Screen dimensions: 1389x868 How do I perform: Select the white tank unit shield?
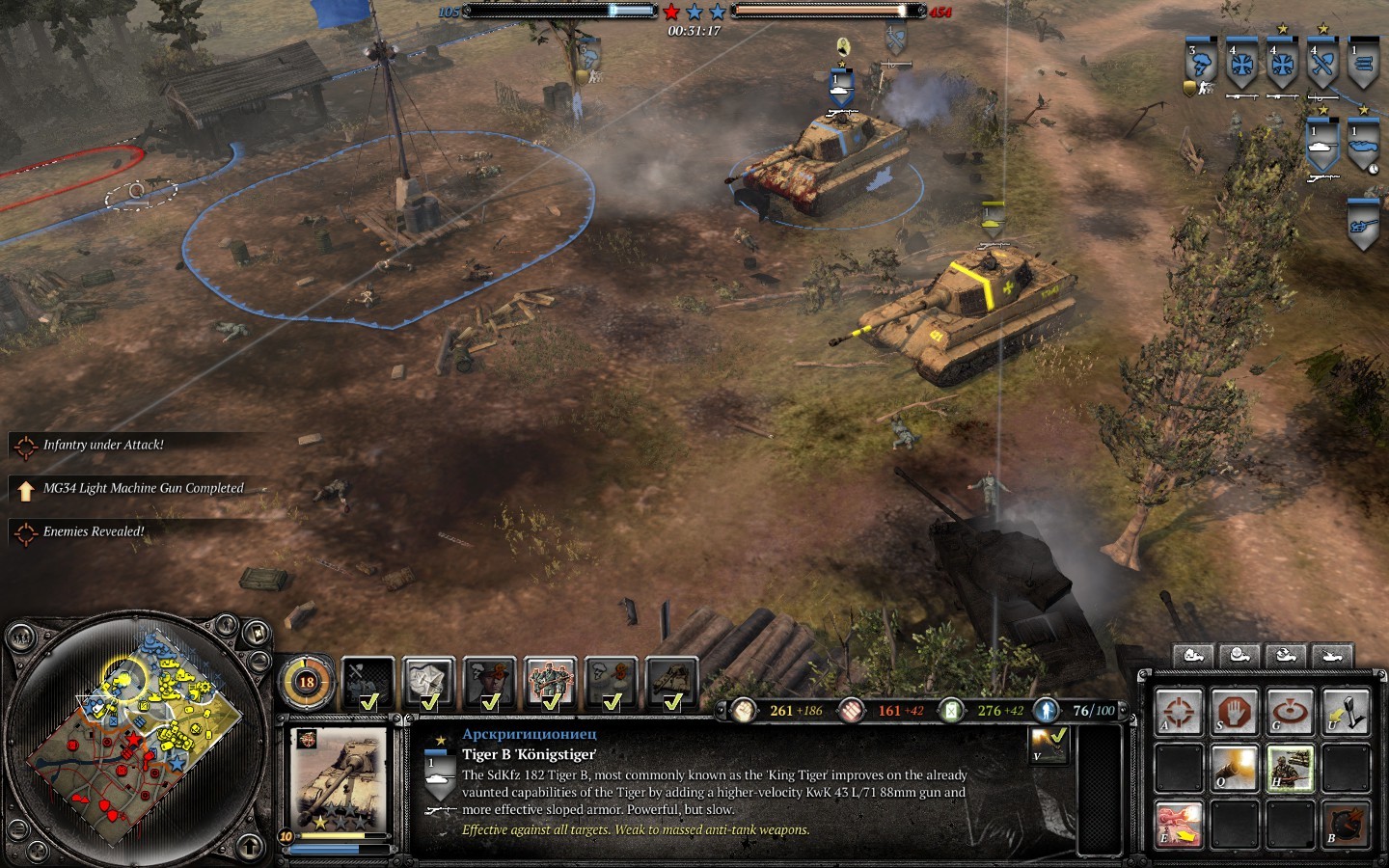point(1322,146)
